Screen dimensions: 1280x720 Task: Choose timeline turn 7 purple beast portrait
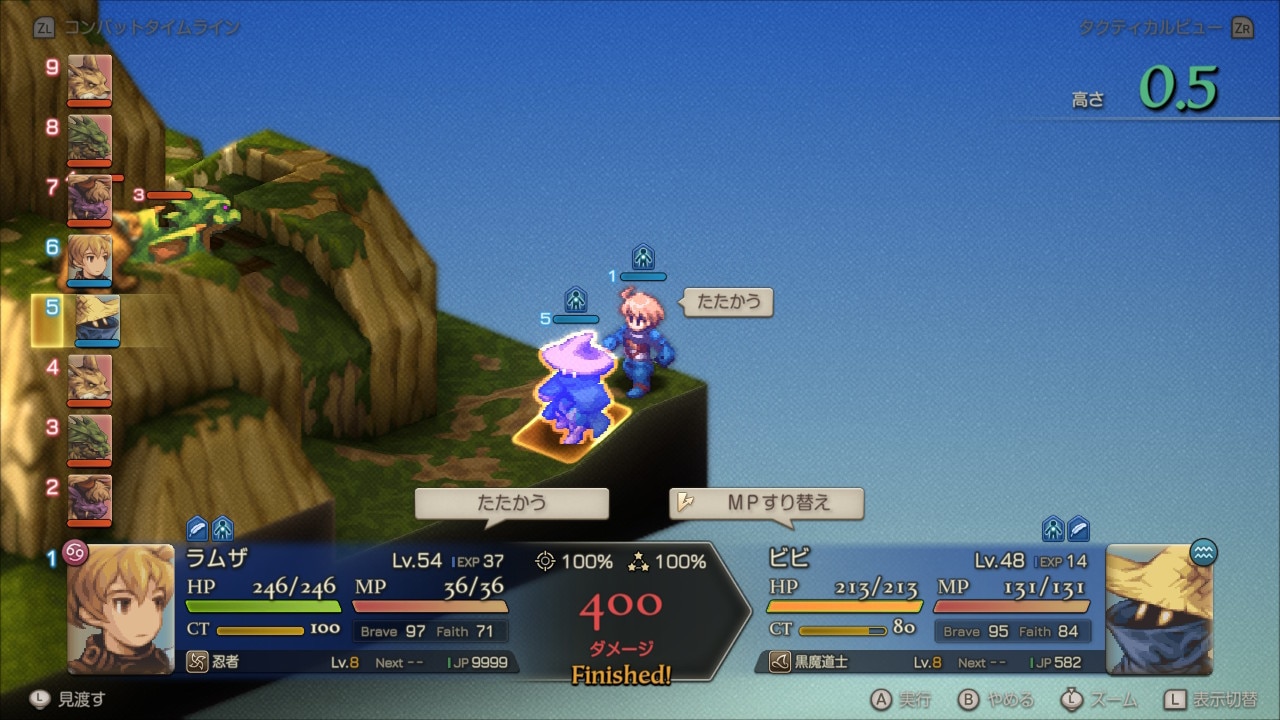[x=90, y=198]
